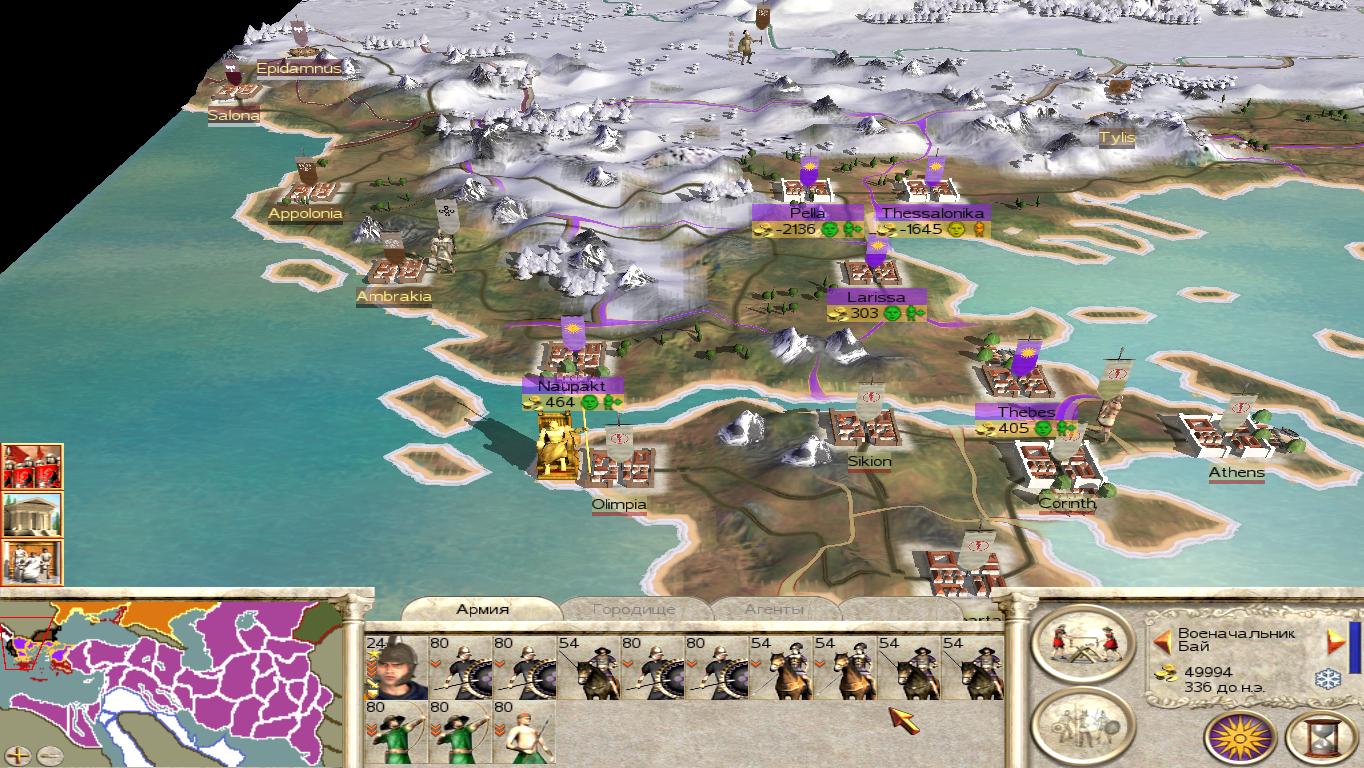Open the red legionaries armies list icon
Viewport: 1364px width, 768px height.
click(32, 467)
